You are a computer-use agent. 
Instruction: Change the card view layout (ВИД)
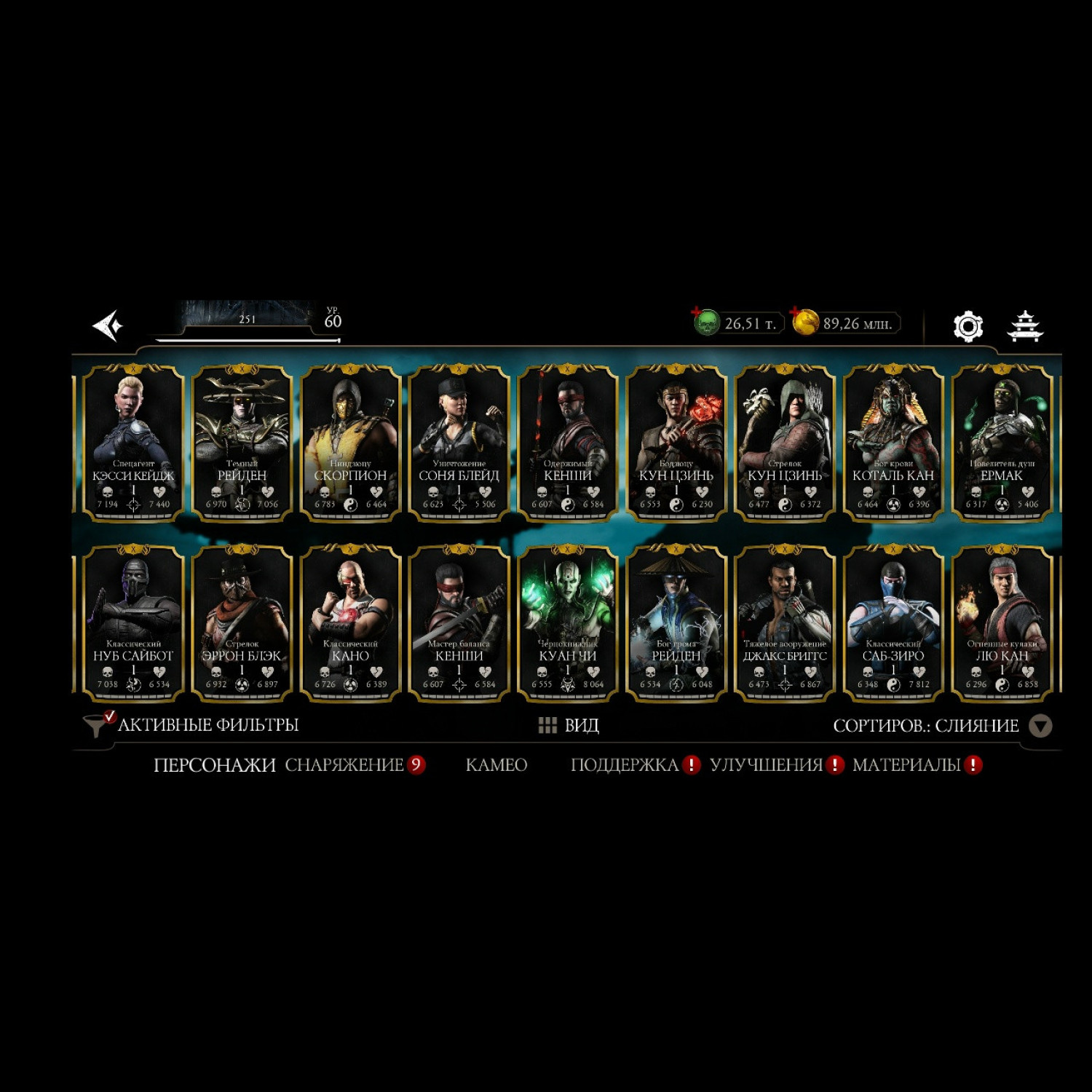[569, 725]
